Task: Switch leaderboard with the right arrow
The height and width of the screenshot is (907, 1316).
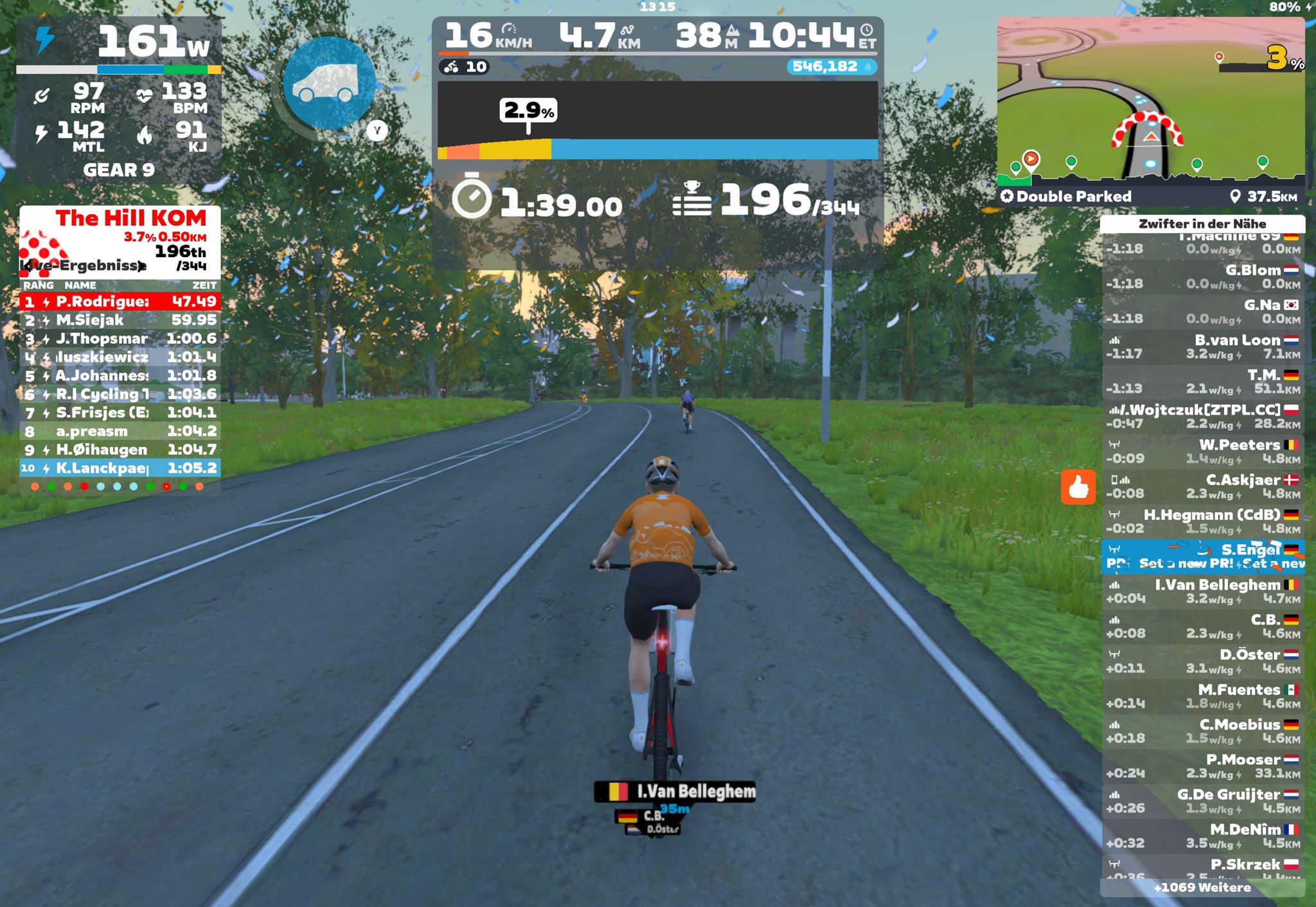Action: 141,266
